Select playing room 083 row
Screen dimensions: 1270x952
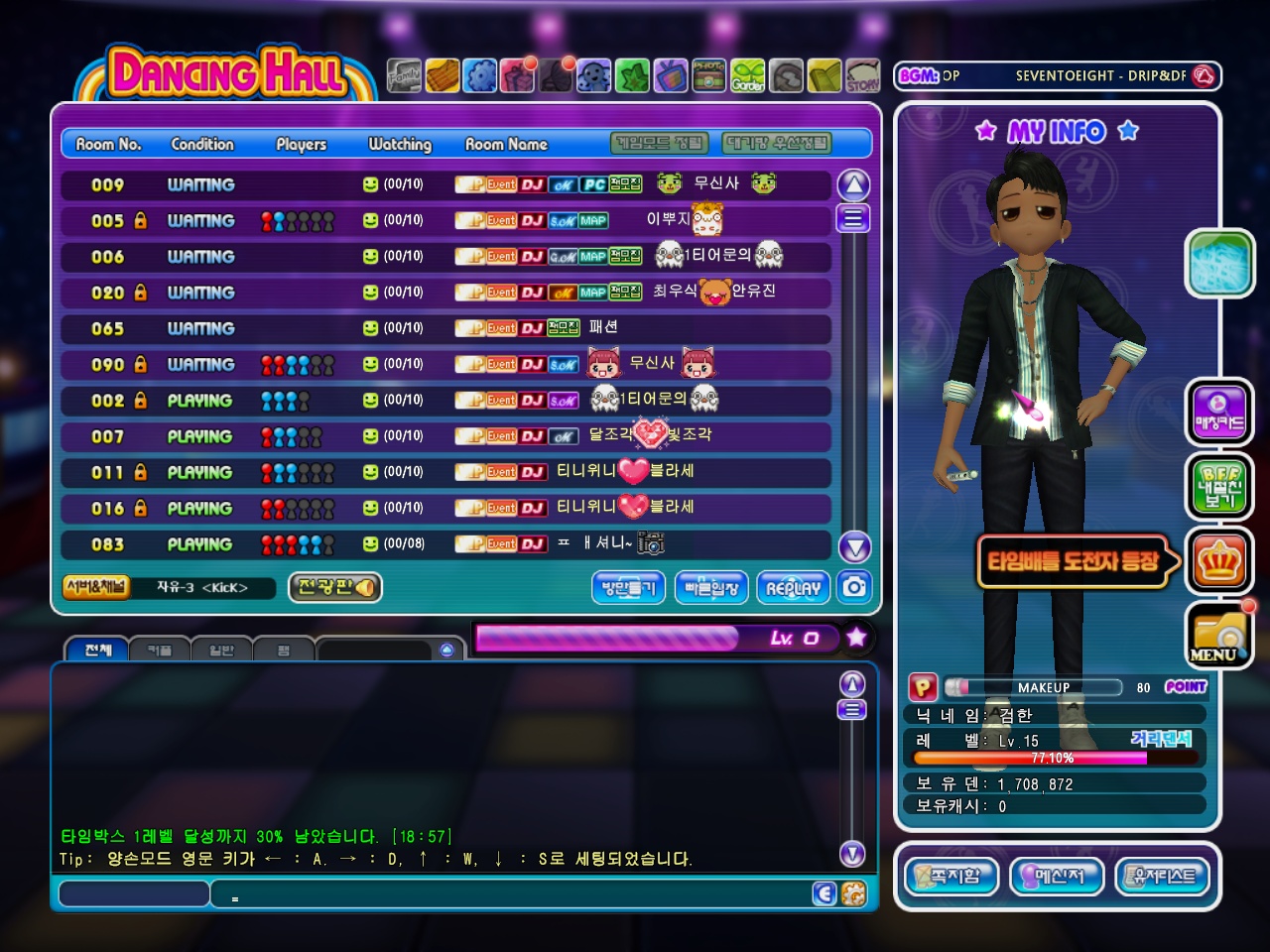[x=445, y=543]
